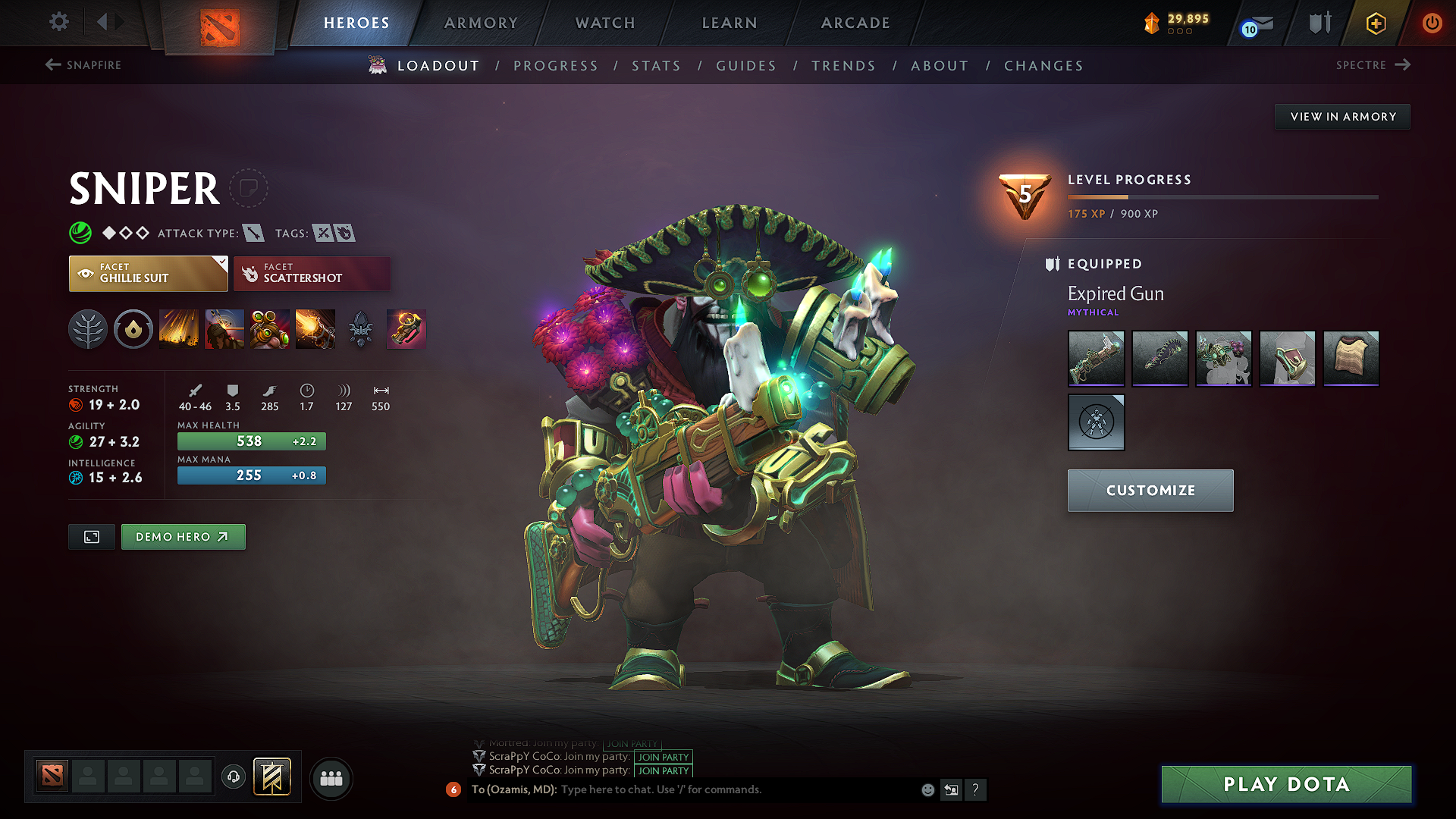Click the Level Progress XP bar
Viewport: 1456px width, 819px height.
tap(1221, 196)
